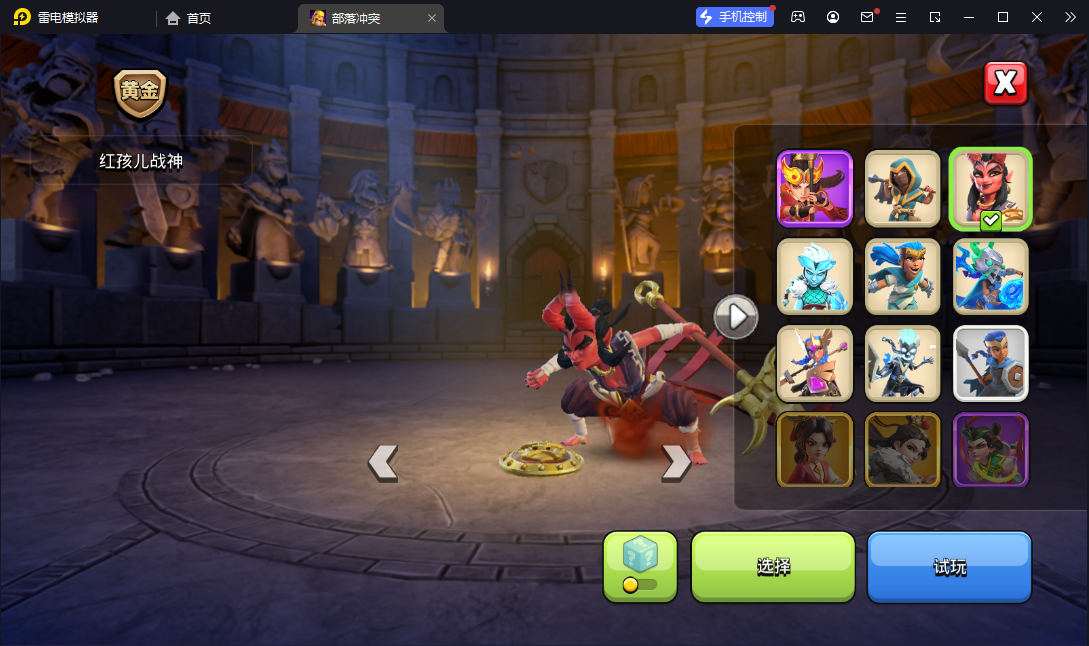This screenshot has height=646, width=1089.
Task: Choose the winged-helmet skin with purple gem
Action: pyautogui.click(x=815, y=363)
